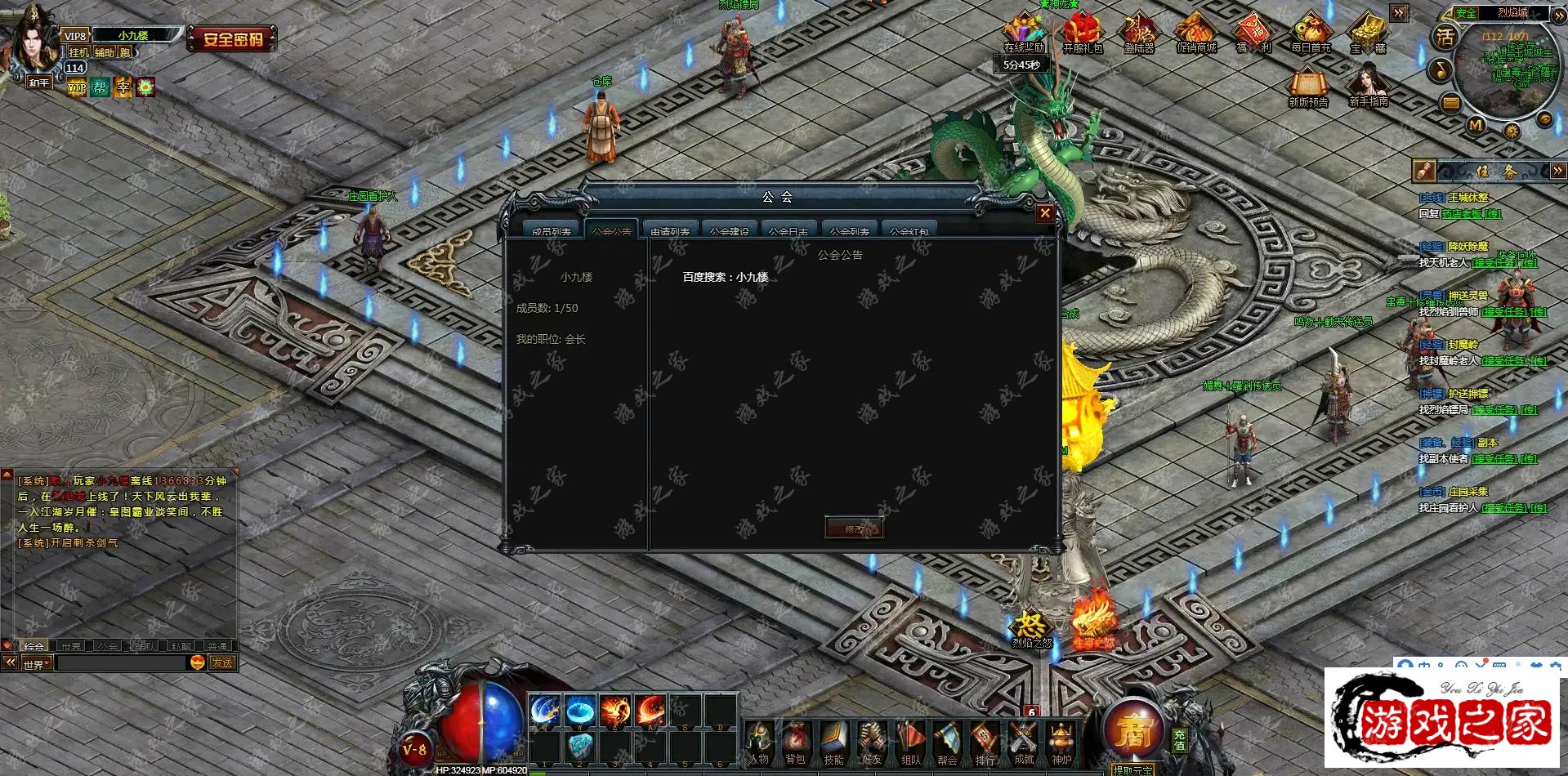This screenshot has height=776, width=1568.
Task: Show the 公会日志 tab
Action: pos(788,230)
